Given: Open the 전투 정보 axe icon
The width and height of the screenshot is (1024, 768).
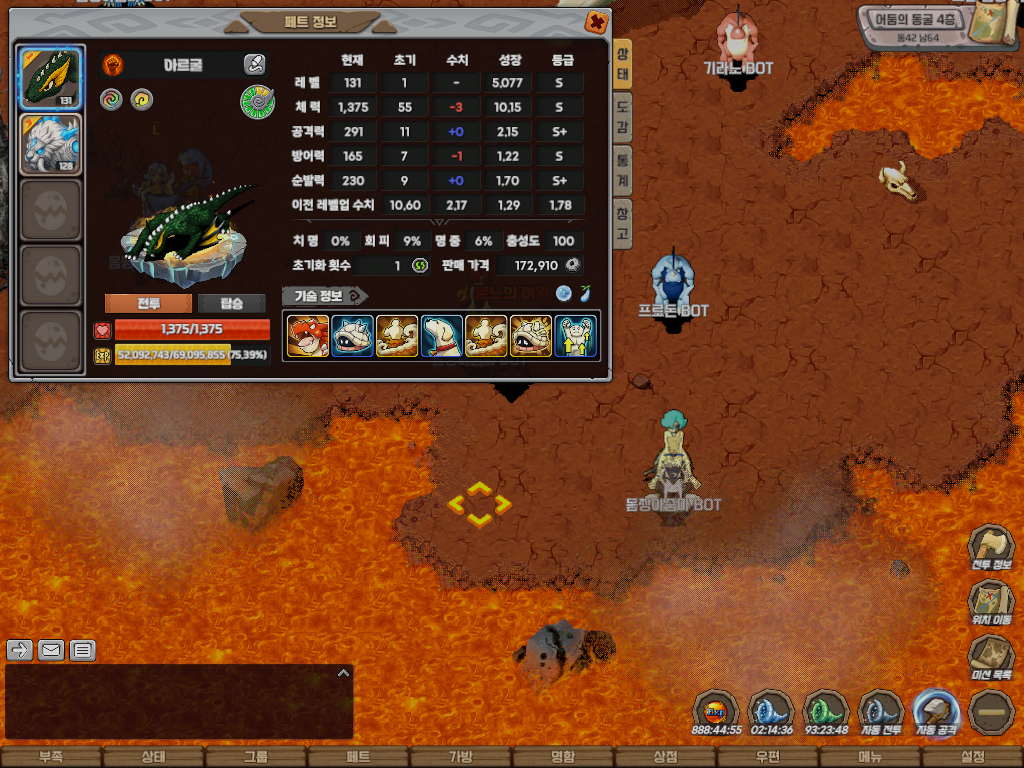Looking at the screenshot, I should [990, 548].
